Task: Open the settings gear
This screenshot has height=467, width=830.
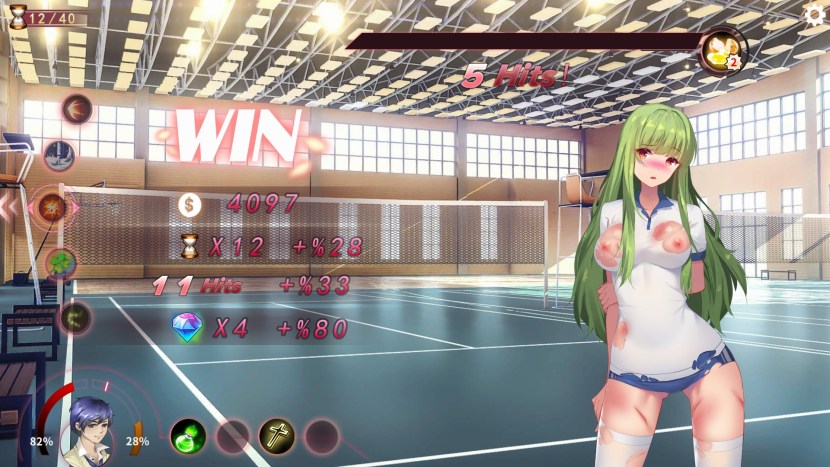Action: (815, 14)
